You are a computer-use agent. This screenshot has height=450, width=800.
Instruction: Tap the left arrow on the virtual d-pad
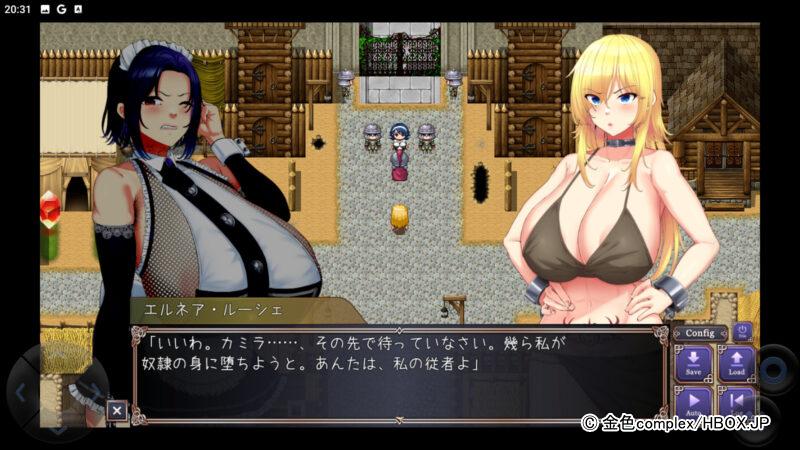(x=22, y=390)
